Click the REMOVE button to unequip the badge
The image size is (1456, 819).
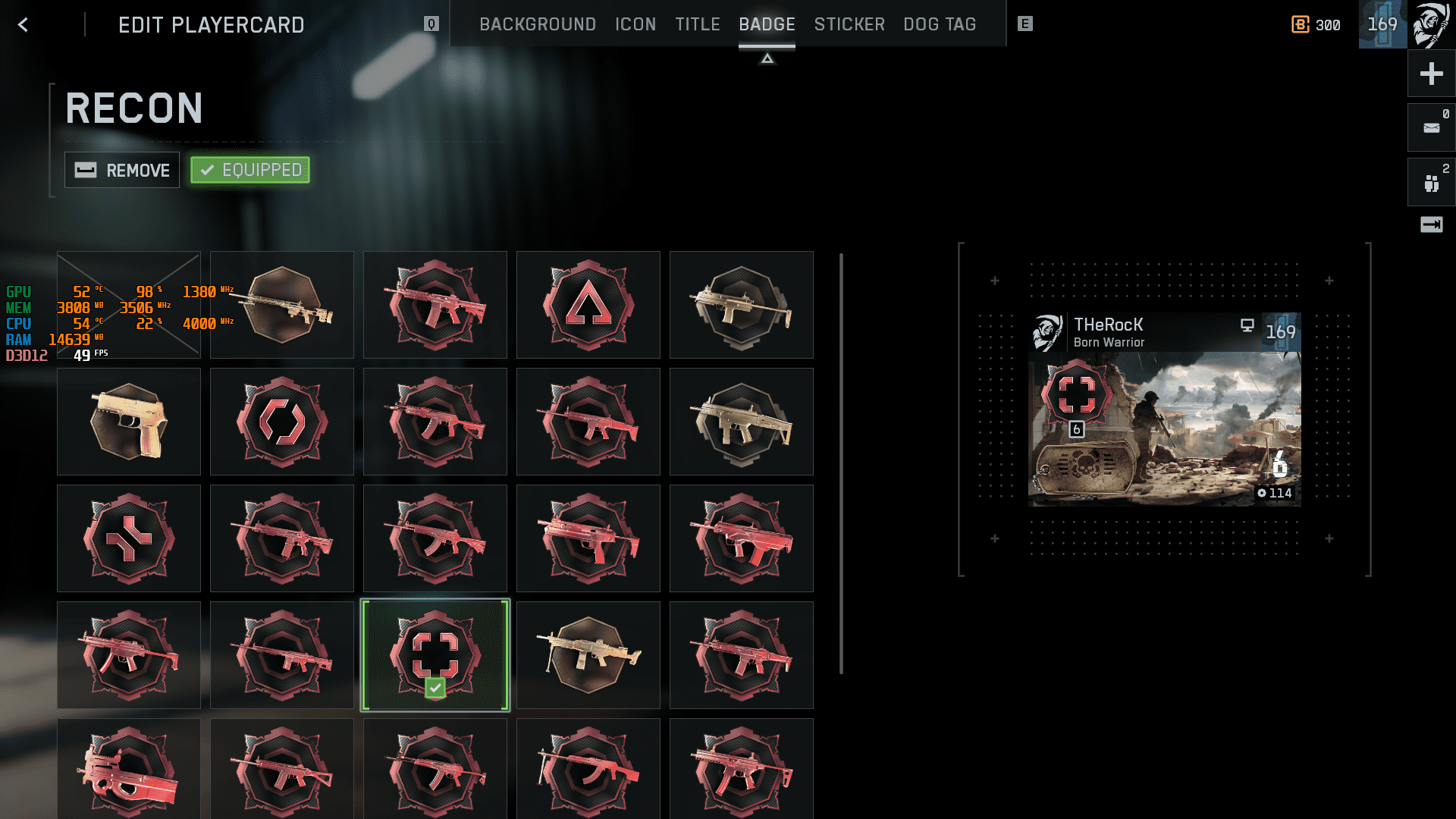[121, 170]
